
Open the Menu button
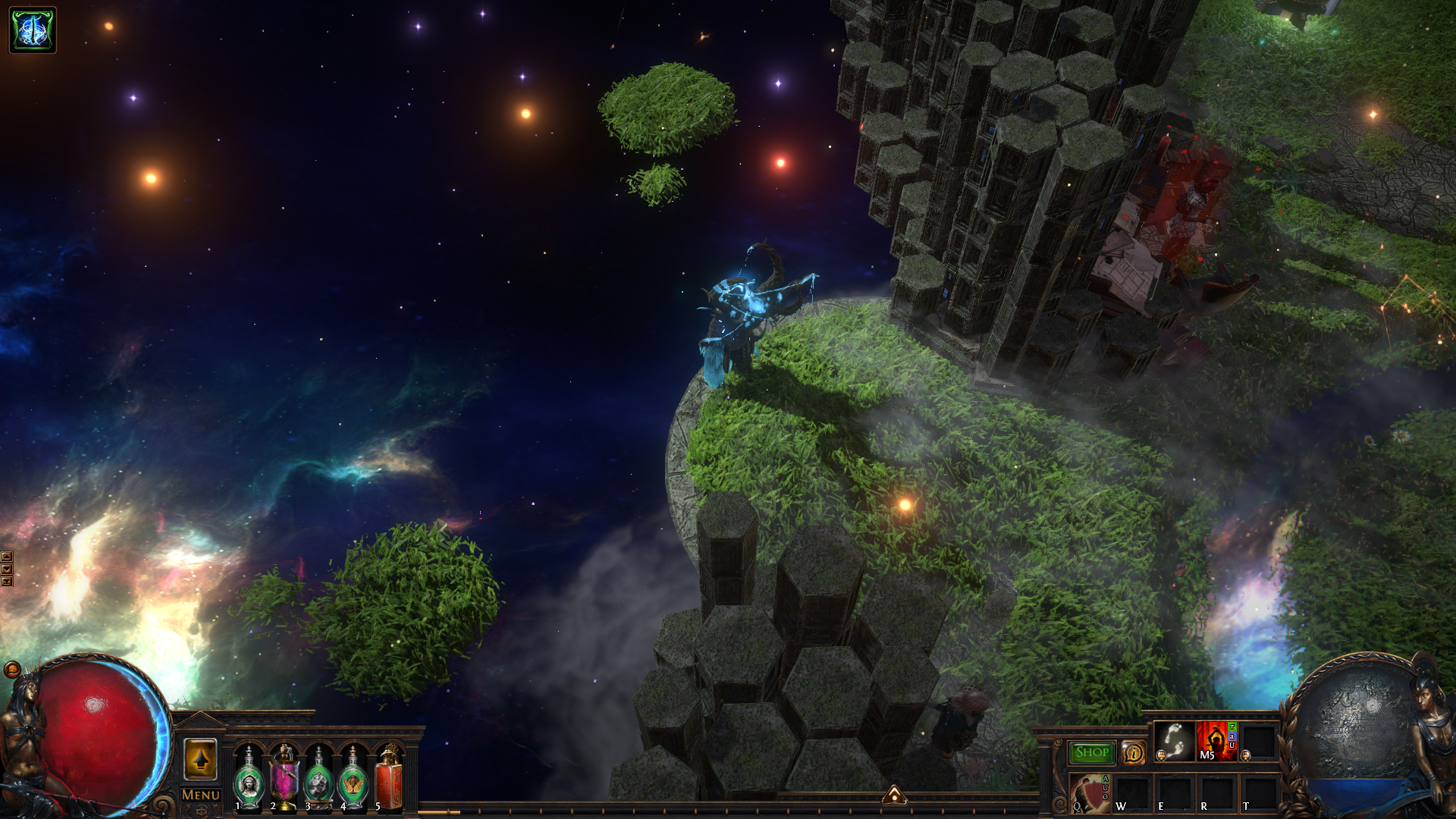click(201, 795)
